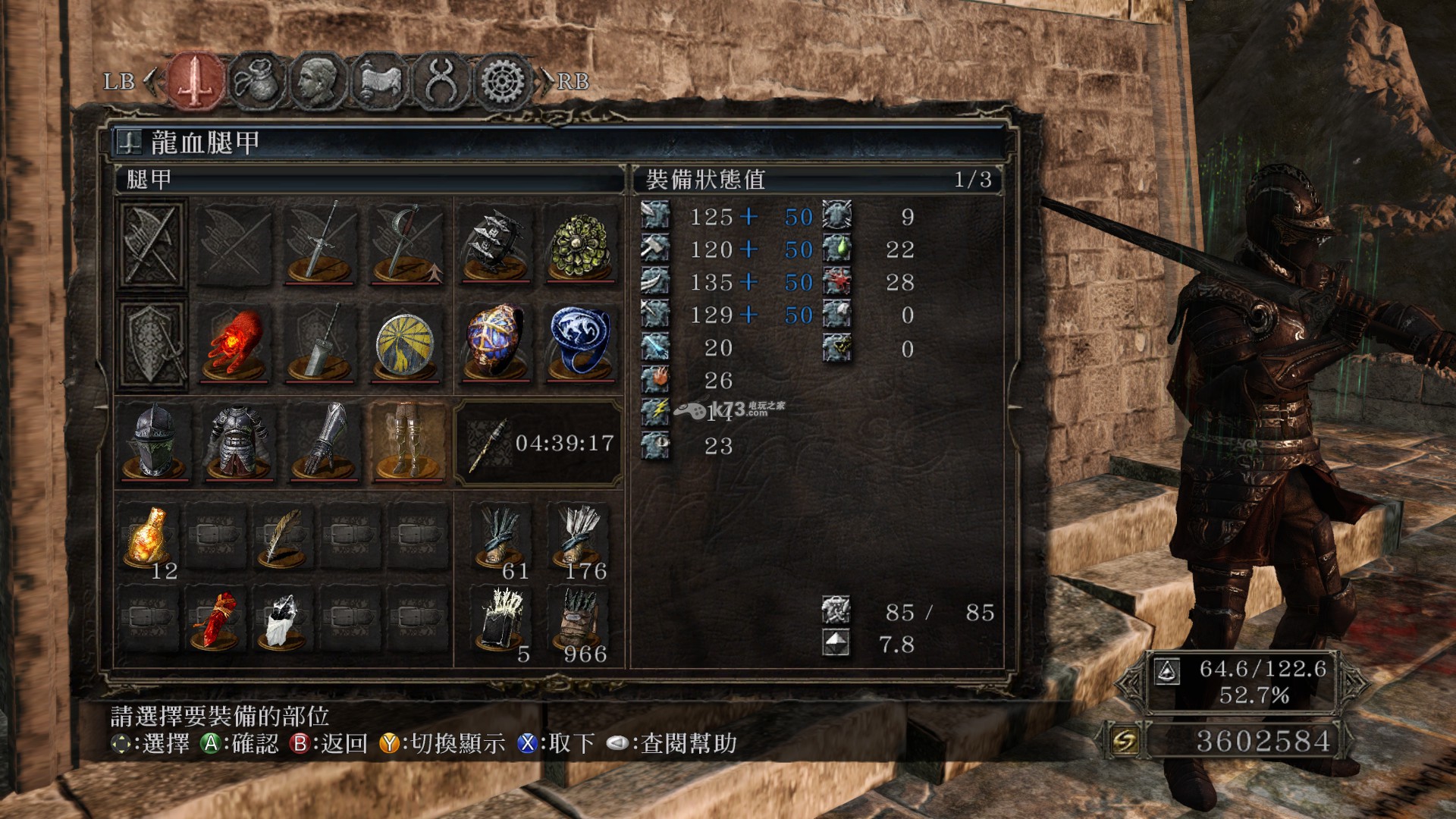Select the gauntlets armor slot
Viewport: 1456px width, 819px height.
point(324,441)
